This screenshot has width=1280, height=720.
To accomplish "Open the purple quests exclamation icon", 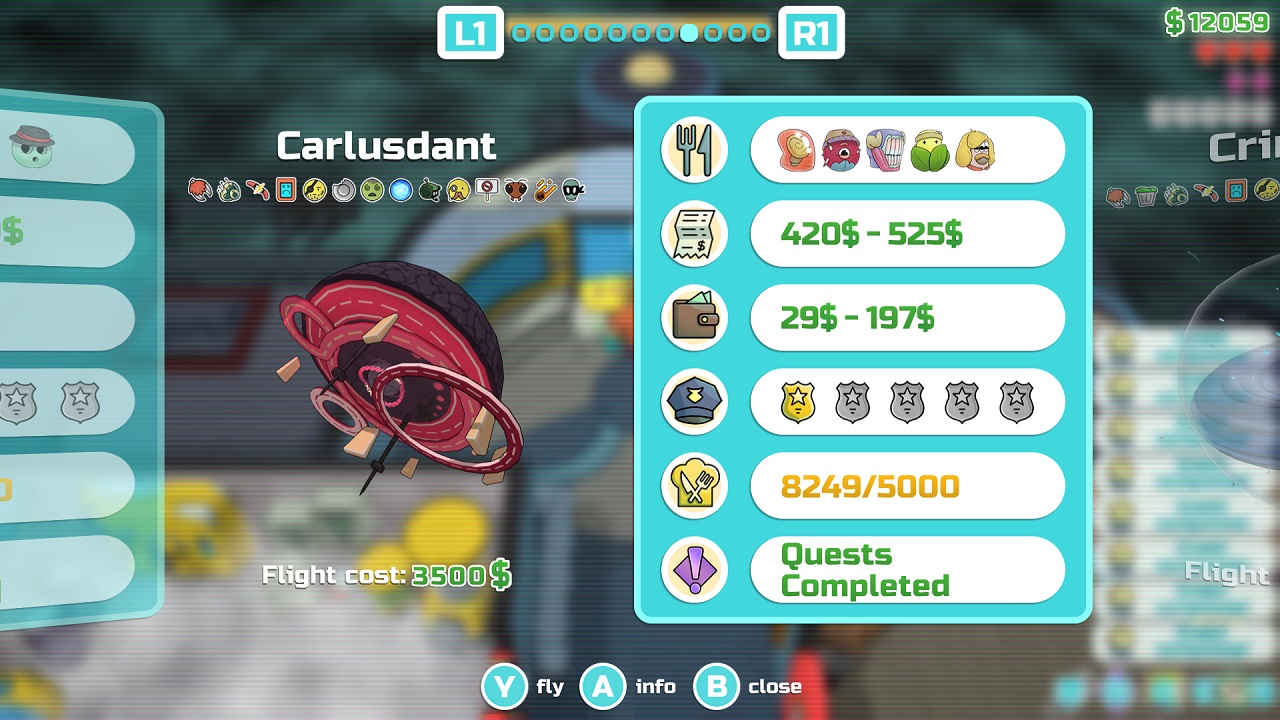I will point(695,570).
